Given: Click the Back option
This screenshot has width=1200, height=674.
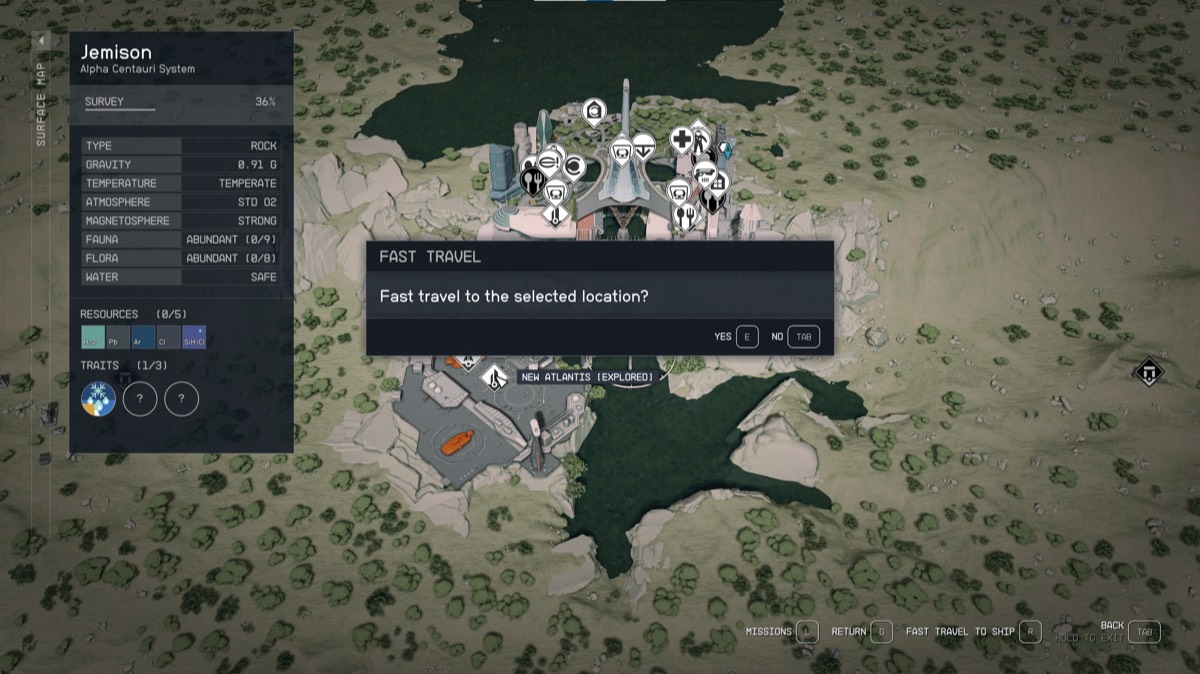Looking at the screenshot, I should point(1146,631).
